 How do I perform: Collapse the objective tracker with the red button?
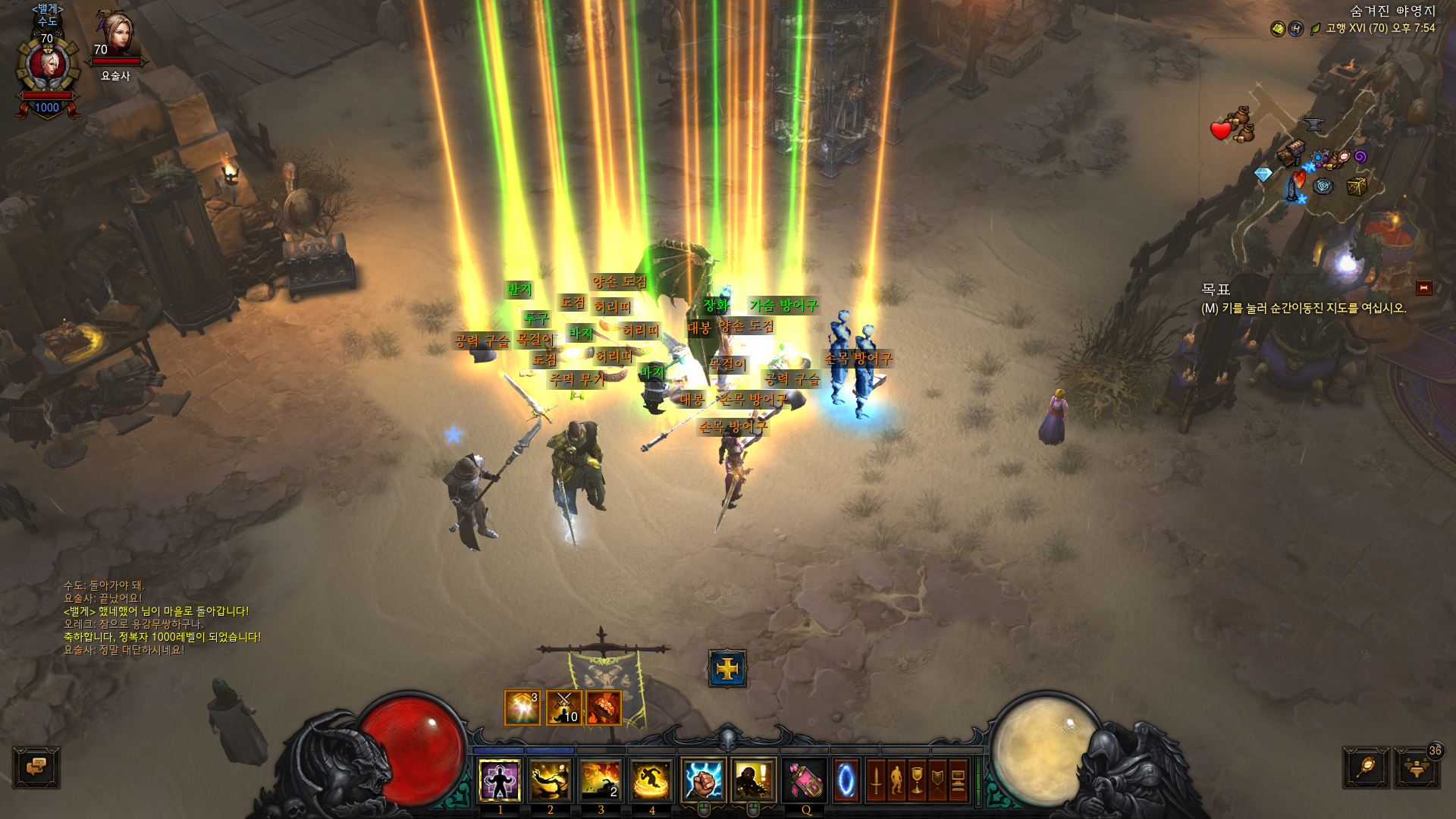tap(1423, 288)
